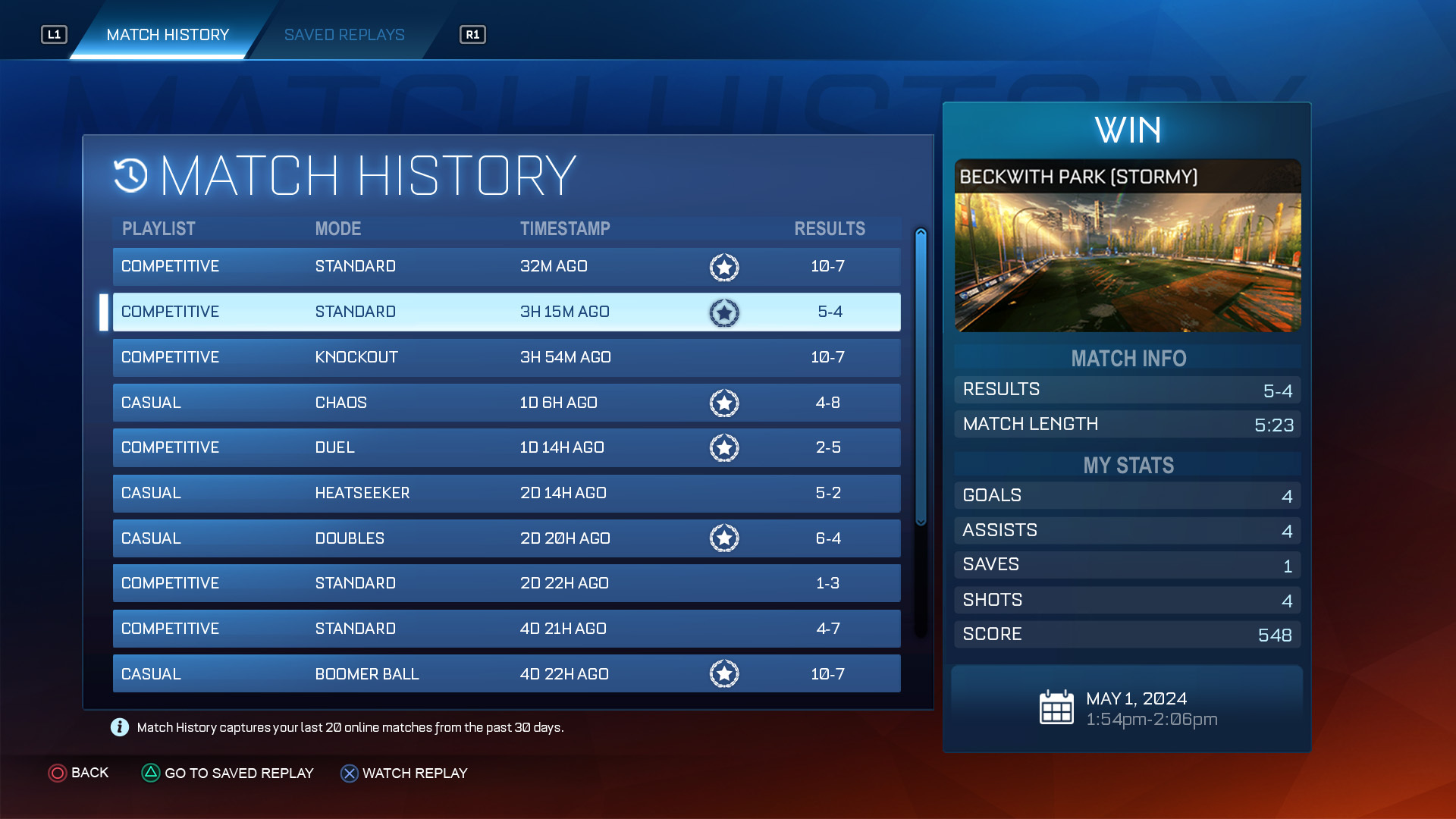Click BACK at the bottom of the screen
This screenshot has height=819, width=1456.
(x=89, y=773)
